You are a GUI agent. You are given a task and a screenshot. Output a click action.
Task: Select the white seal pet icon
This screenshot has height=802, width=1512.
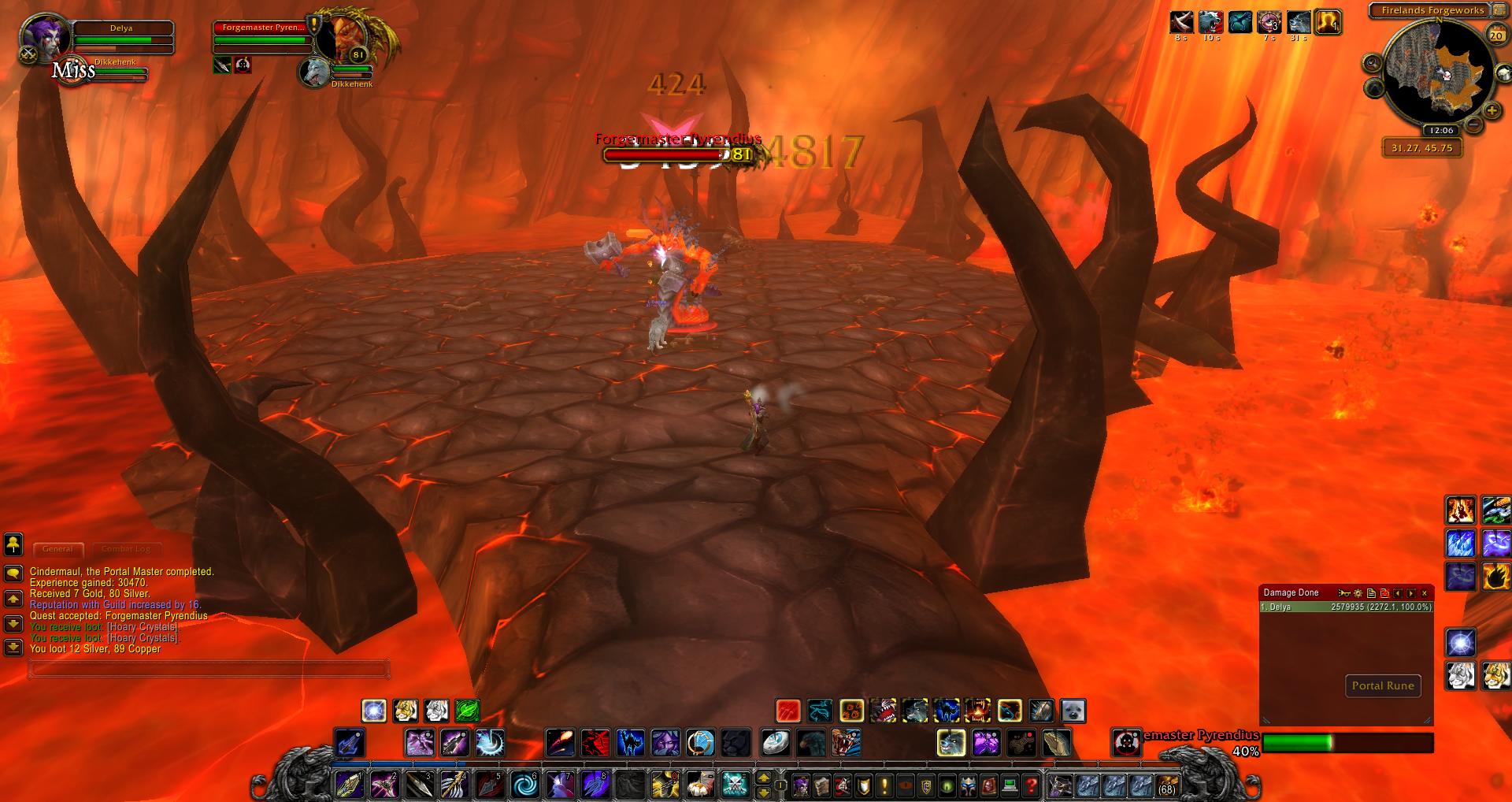pyautogui.click(x=1073, y=711)
